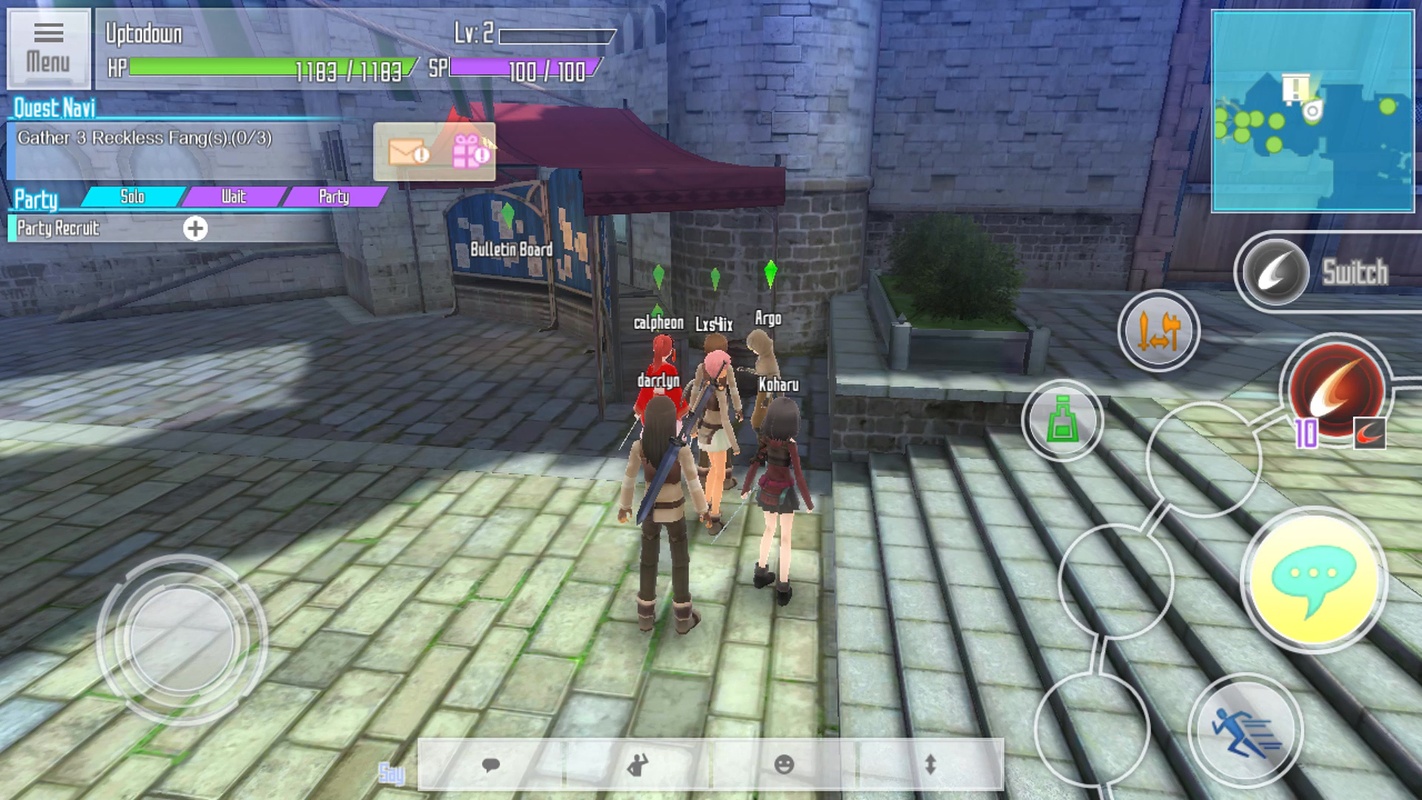Open the mail envelope icon

[x=408, y=153]
